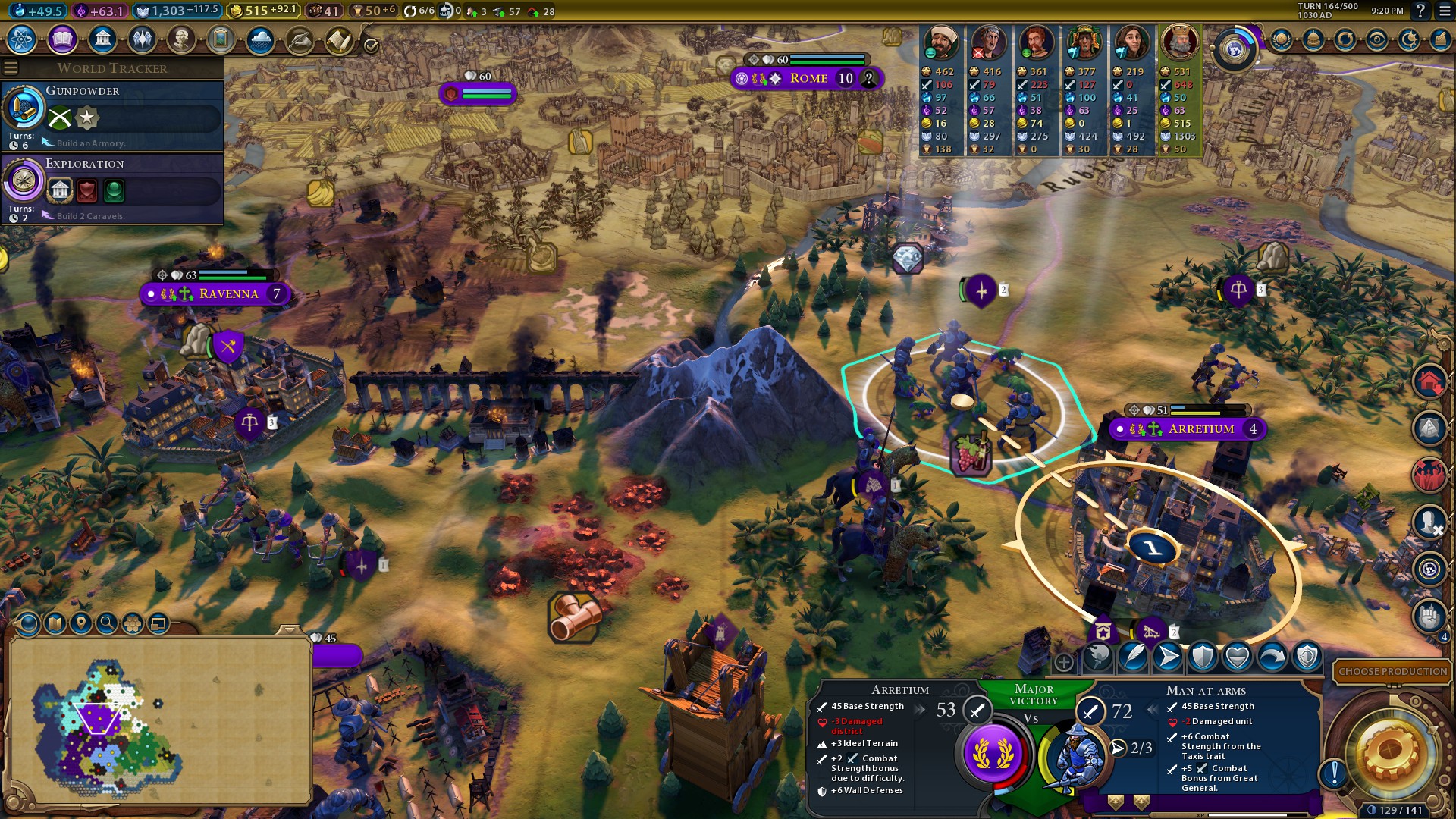Select the Exploration civic tracker entry
Screen dimensions: 1456x819
point(112,189)
